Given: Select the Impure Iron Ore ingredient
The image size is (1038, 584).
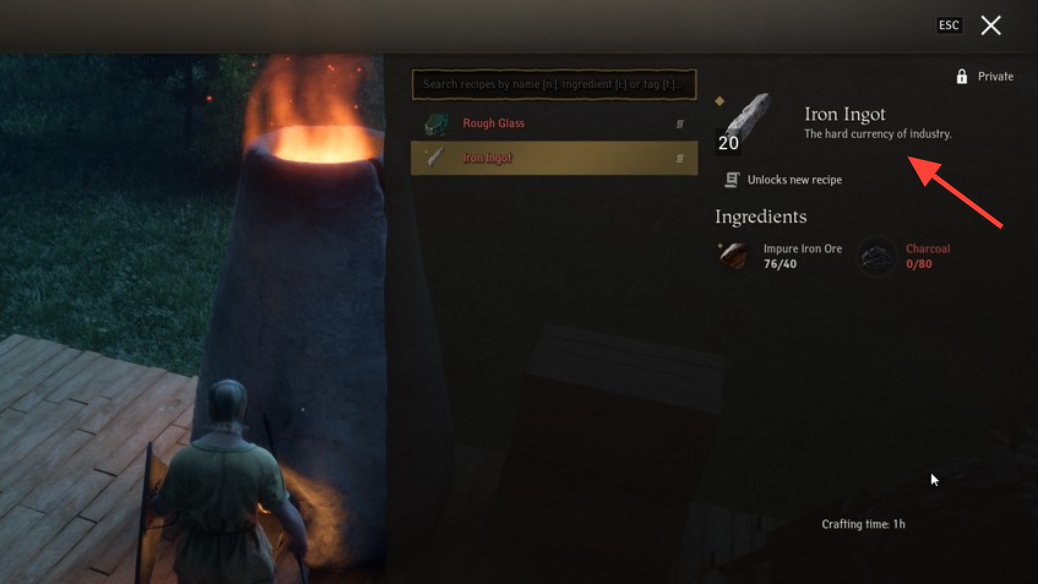Looking at the screenshot, I should (x=734, y=256).
